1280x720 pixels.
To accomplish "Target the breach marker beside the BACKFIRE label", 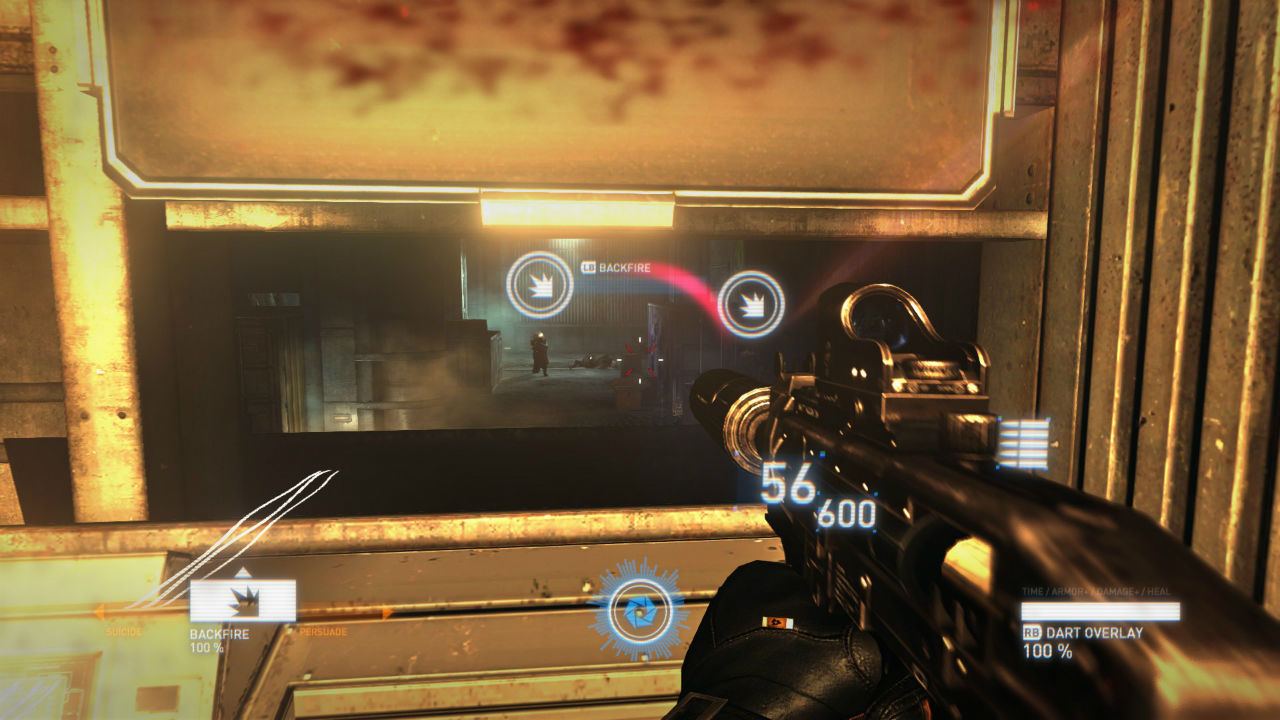I will tap(539, 284).
